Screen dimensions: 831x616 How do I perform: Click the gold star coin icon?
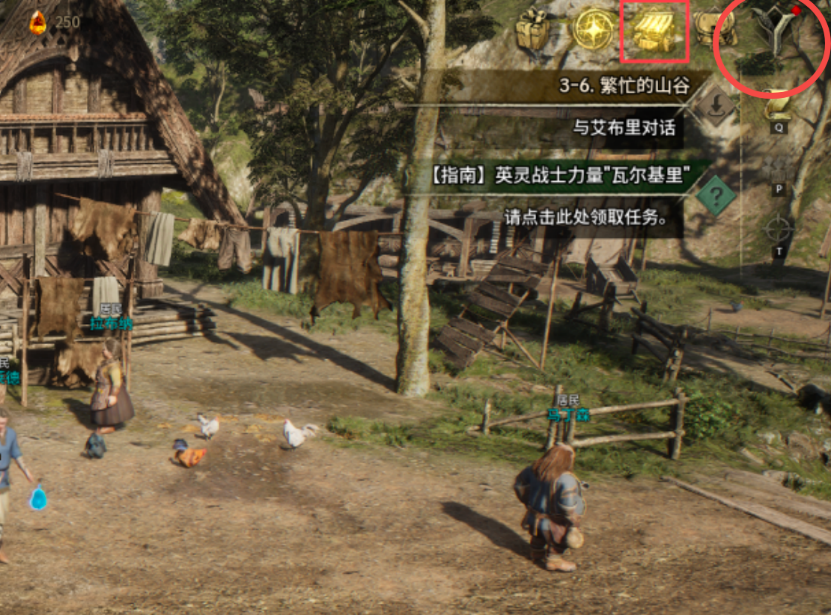point(592,29)
